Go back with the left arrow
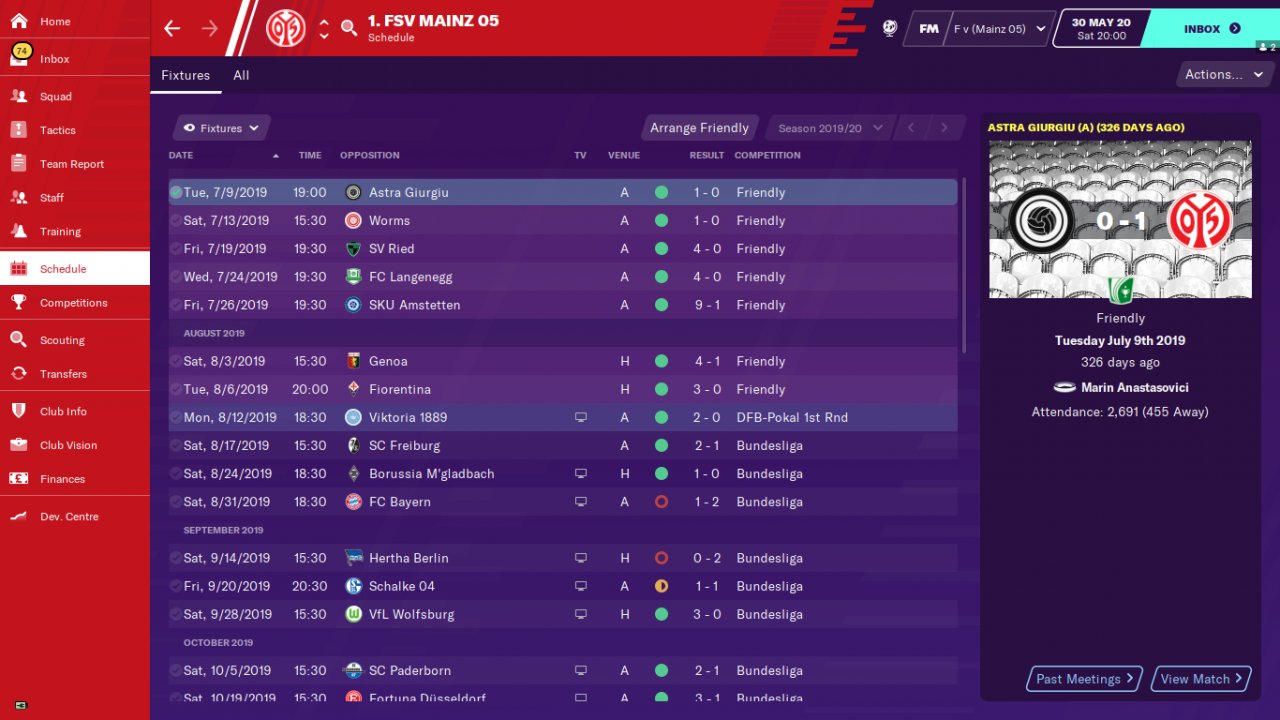 tap(172, 28)
